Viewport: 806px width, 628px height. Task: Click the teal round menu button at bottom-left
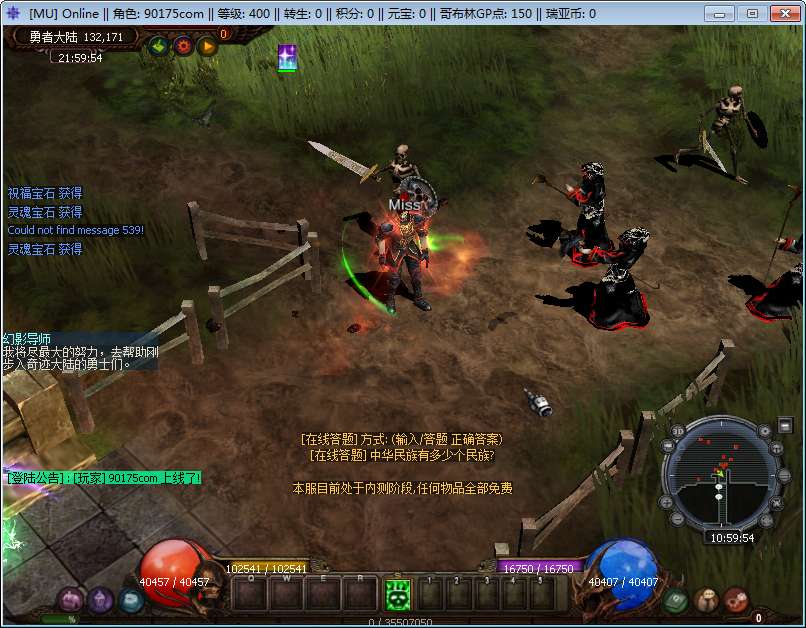point(131,600)
